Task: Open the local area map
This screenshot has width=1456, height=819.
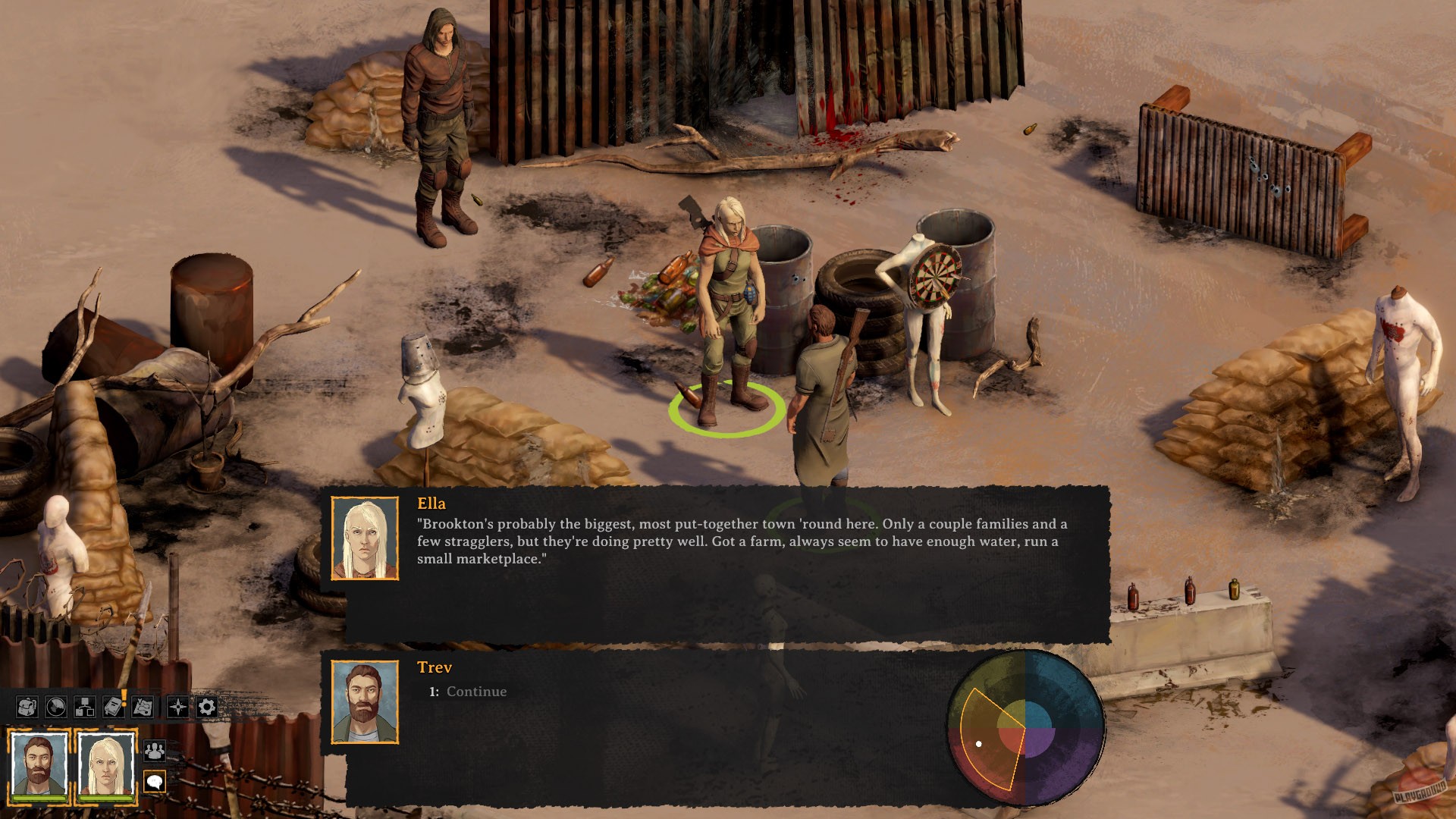Action: [141, 707]
